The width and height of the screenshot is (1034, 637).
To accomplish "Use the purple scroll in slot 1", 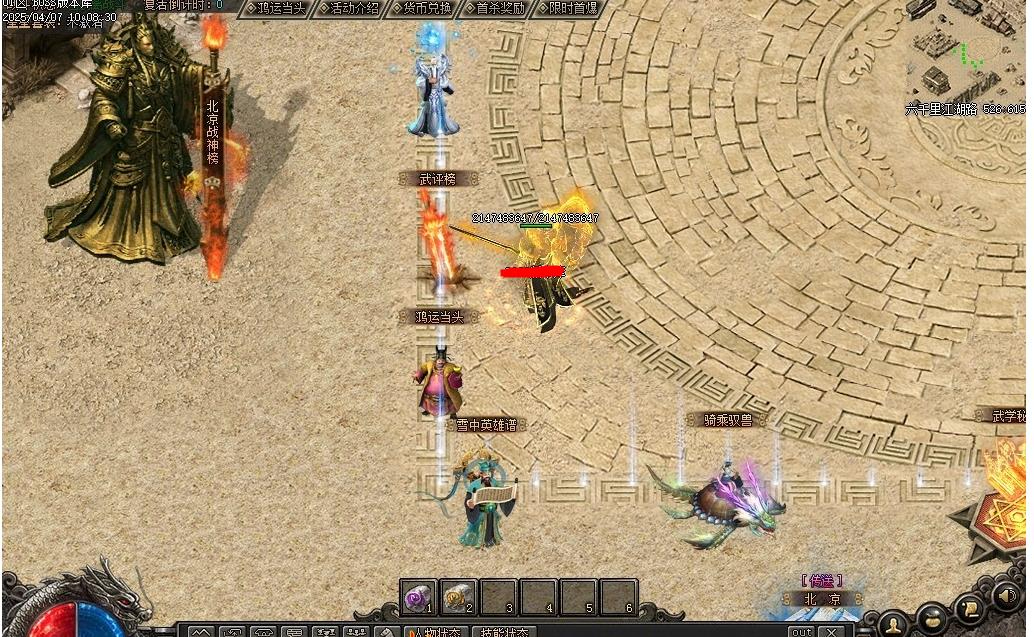I will (417, 597).
